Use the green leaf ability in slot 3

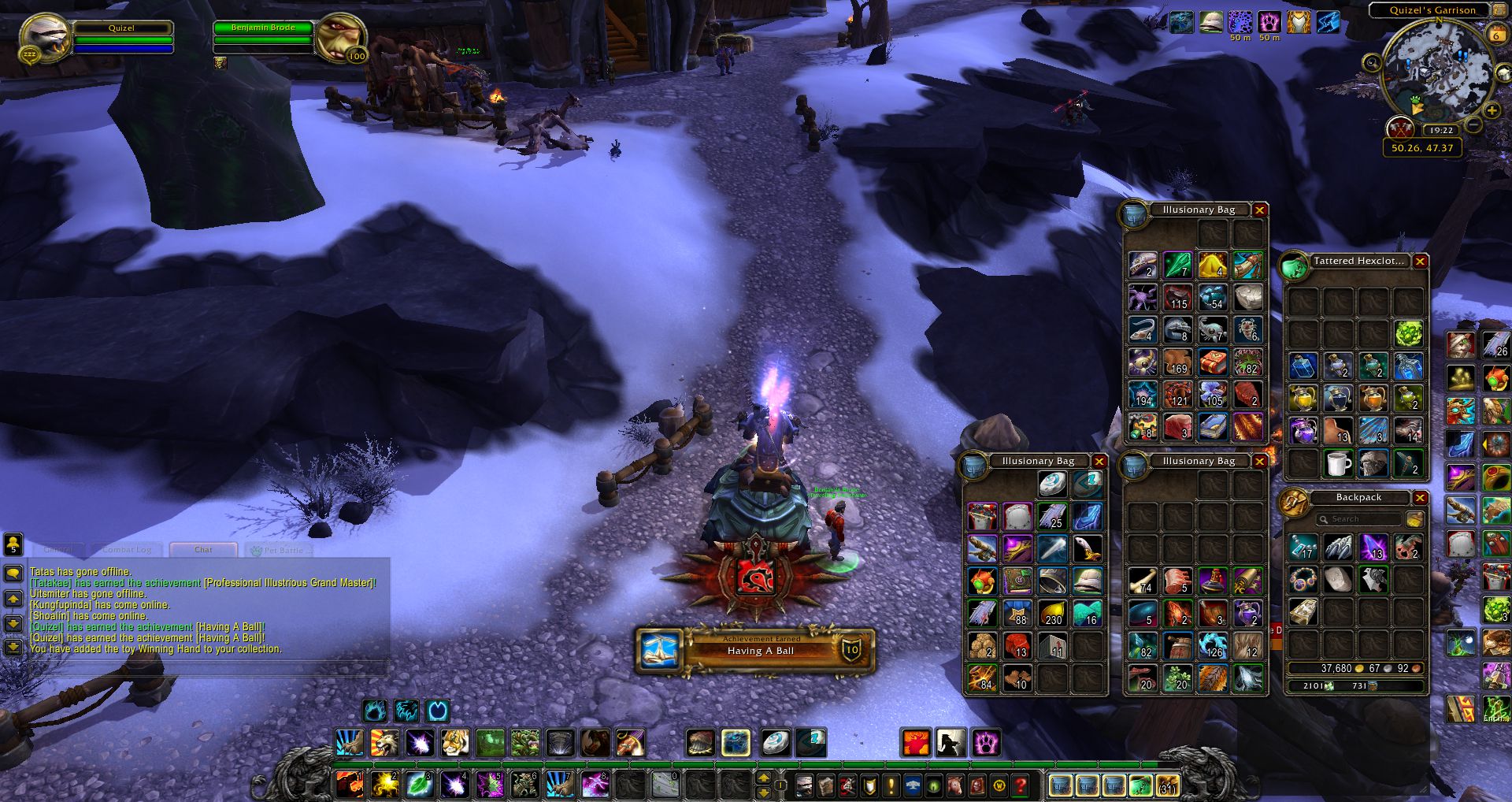click(x=419, y=785)
